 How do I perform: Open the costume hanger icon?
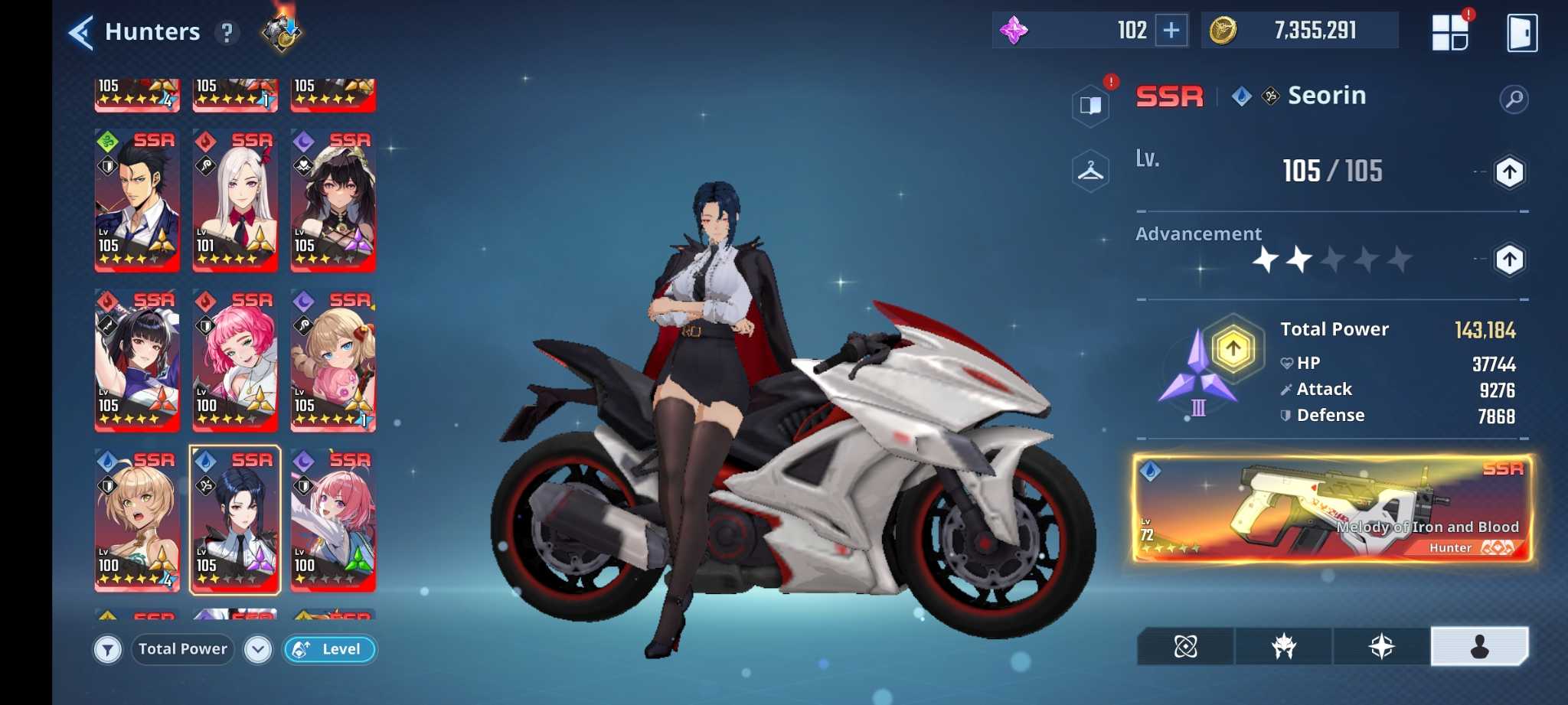tap(1090, 171)
